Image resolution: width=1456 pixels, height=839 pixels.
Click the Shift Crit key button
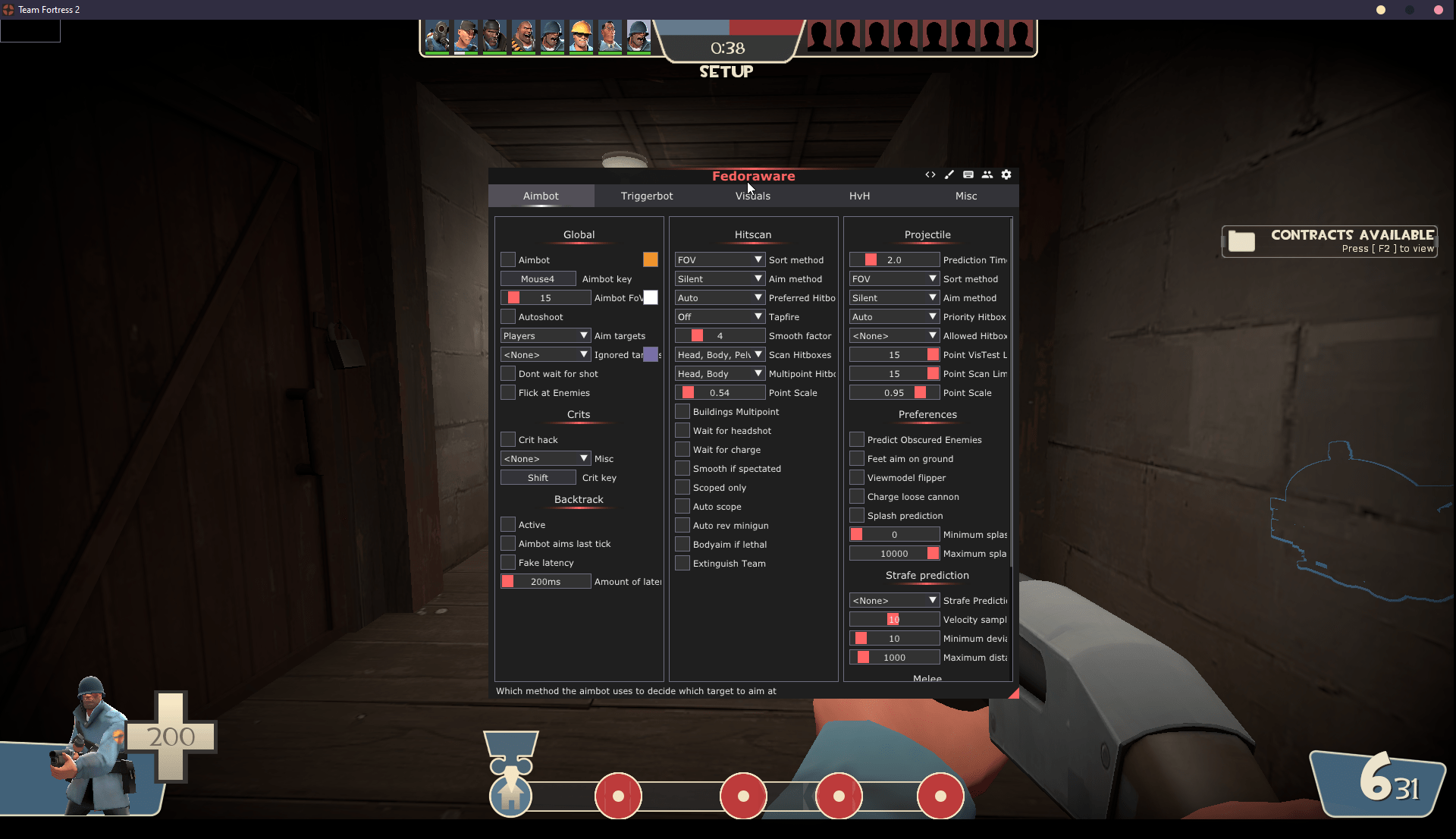pyautogui.click(x=538, y=477)
